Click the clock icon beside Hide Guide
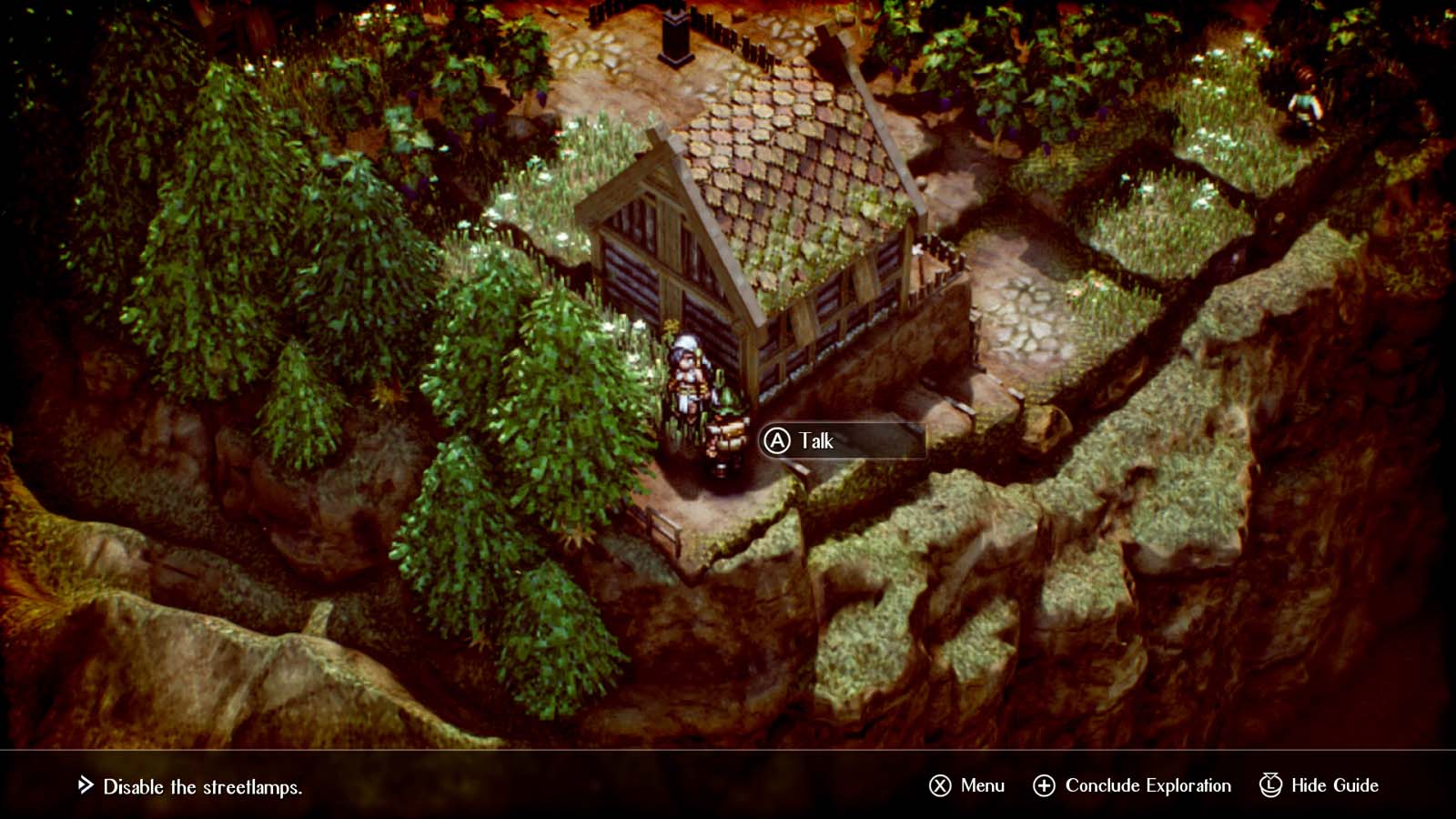1456x819 pixels. (1270, 784)
